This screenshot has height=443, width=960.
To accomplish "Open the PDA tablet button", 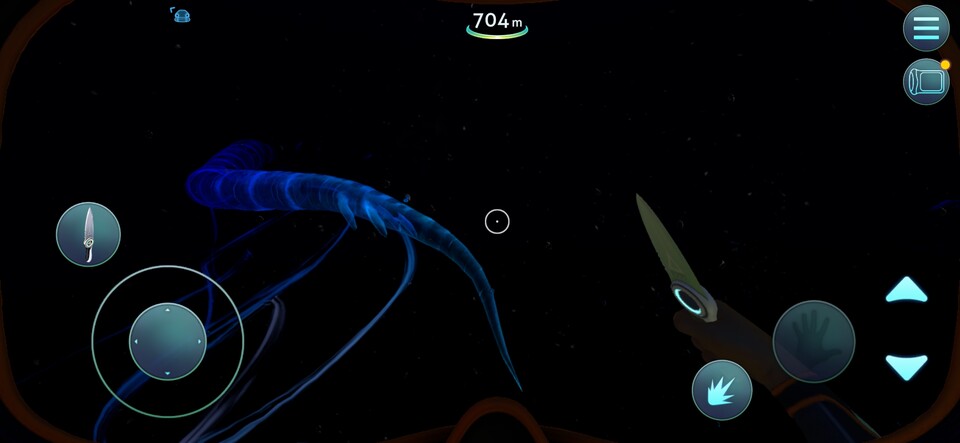I will (x=926, y=82).
